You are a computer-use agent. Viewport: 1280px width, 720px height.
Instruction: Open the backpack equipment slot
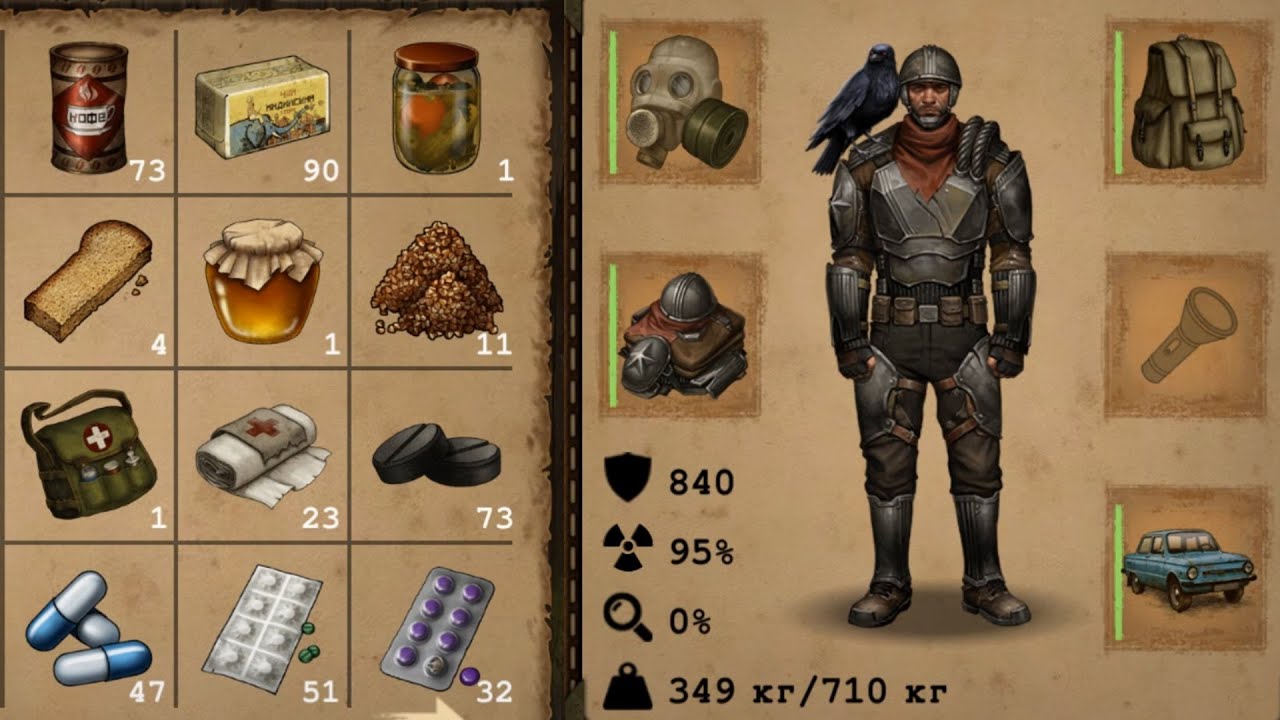pos(1188,102)
